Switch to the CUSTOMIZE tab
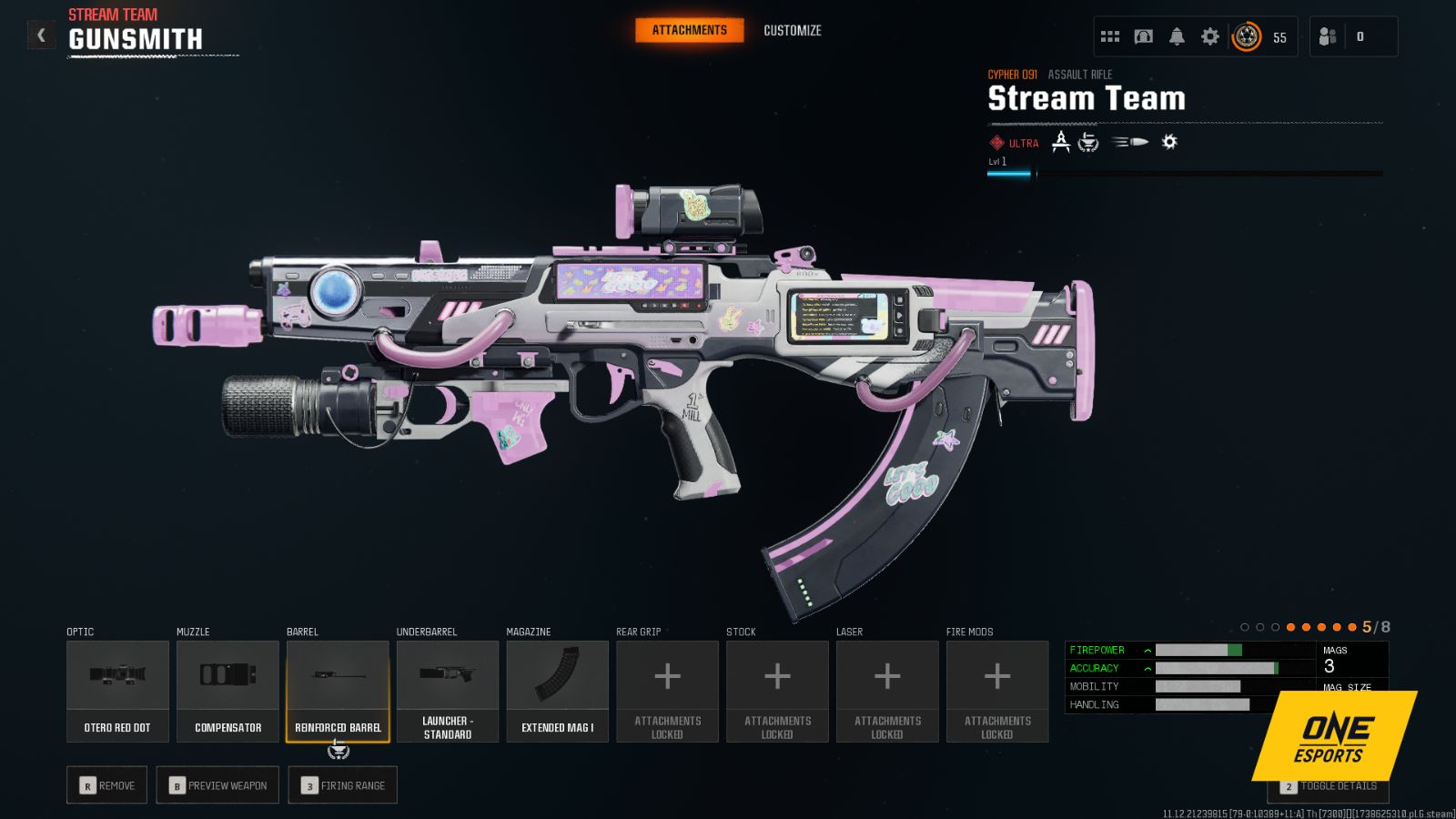Screen dimensions: 1456x819 pos(792,30)
